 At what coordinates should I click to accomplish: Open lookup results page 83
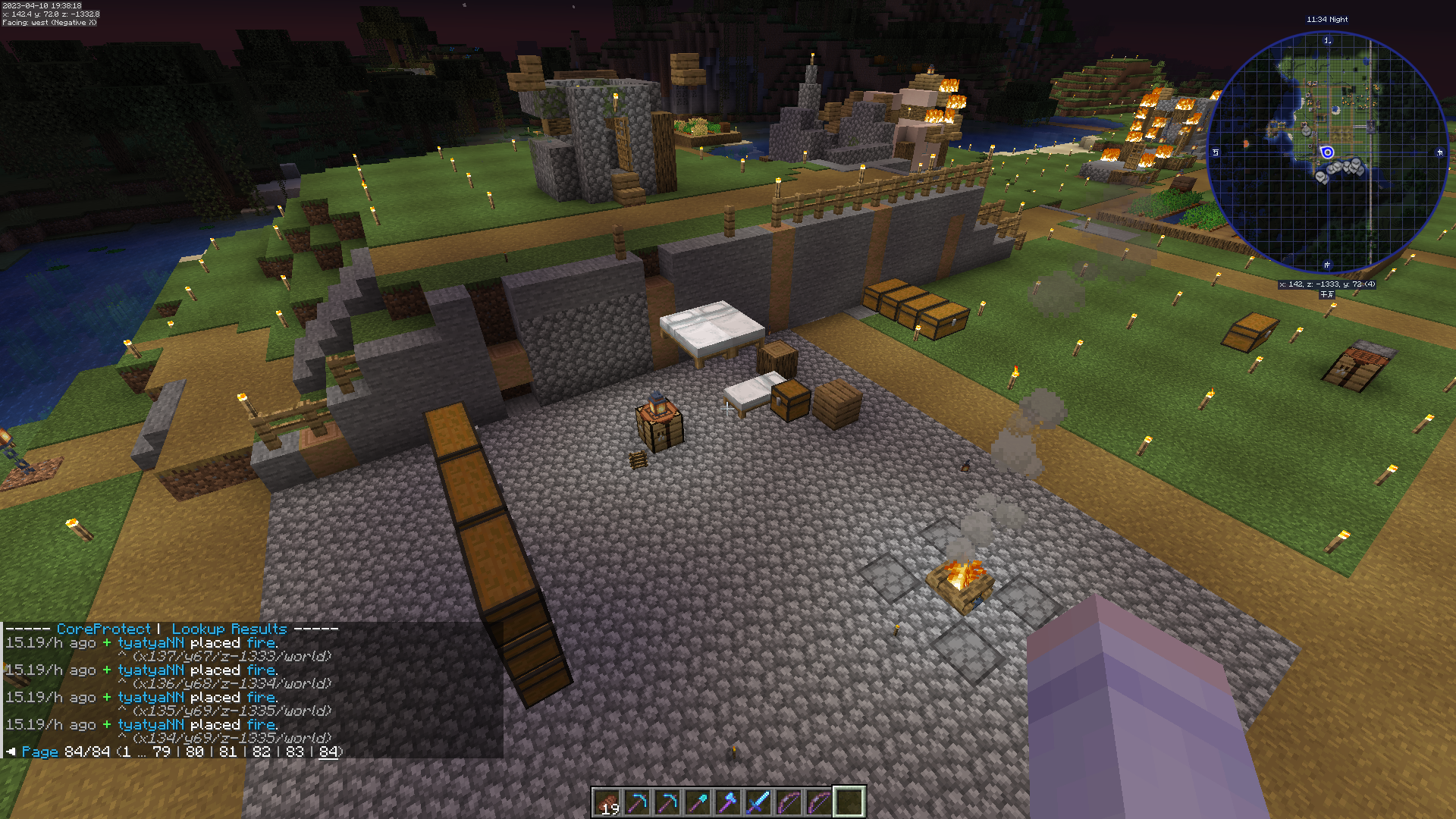(295, 752)
